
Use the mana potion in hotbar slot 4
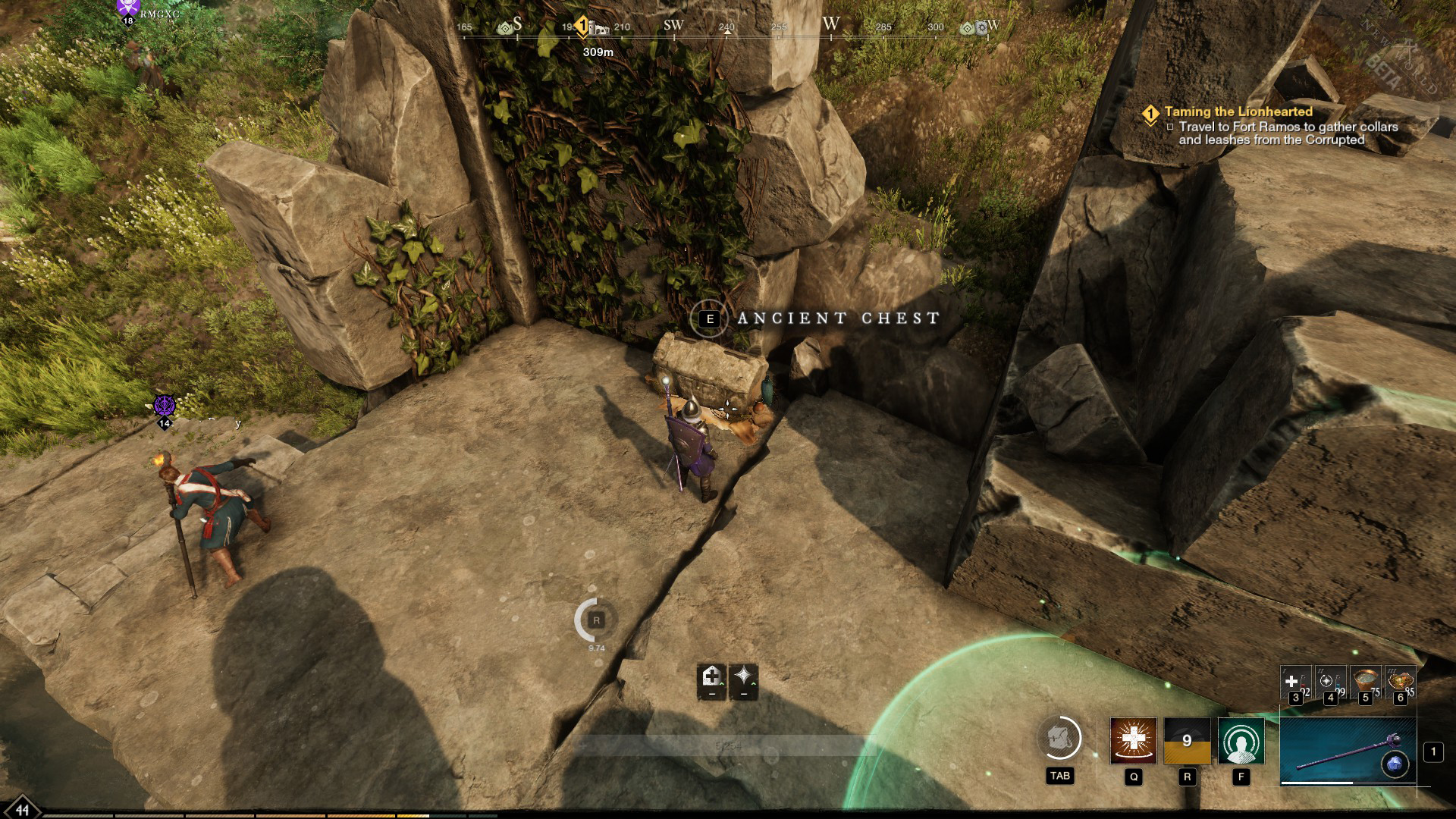(1330, 680)
